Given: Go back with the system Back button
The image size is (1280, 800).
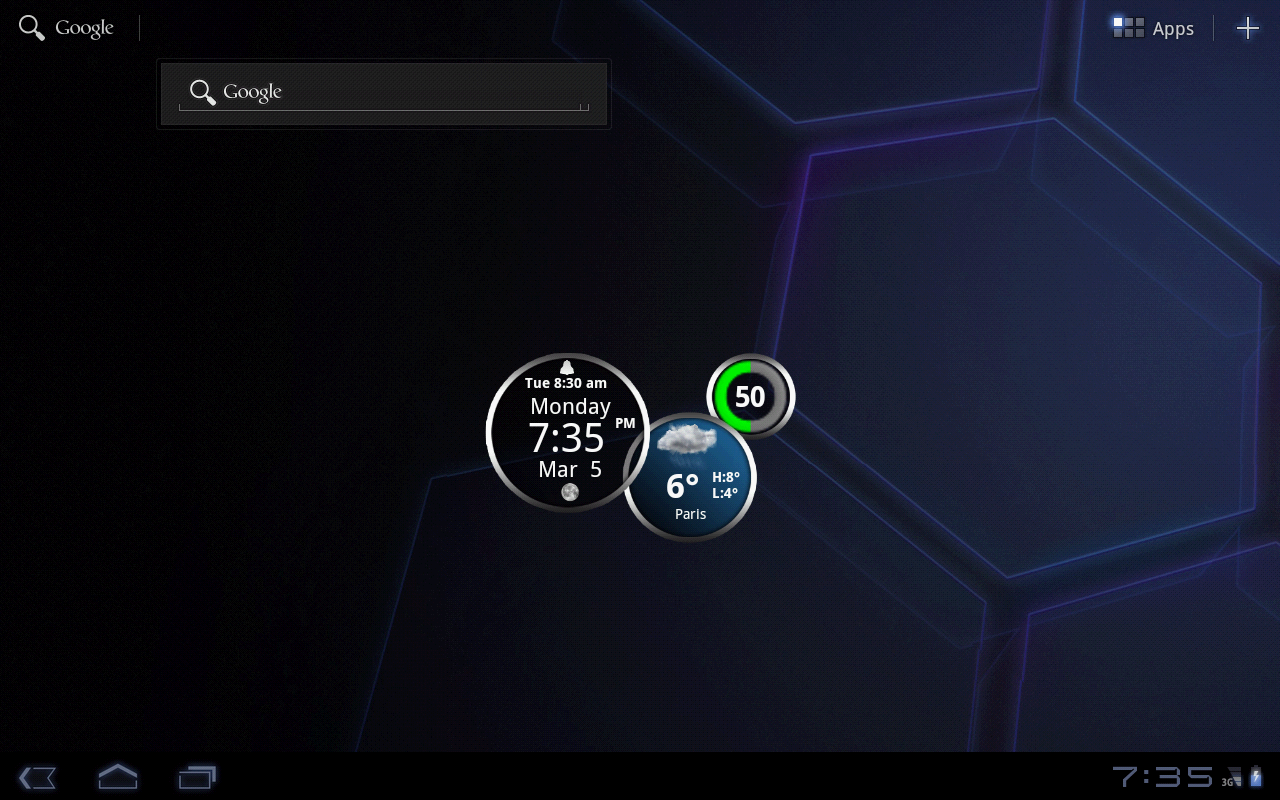Looking at the screenshot, I should click(x=37, y=777).
